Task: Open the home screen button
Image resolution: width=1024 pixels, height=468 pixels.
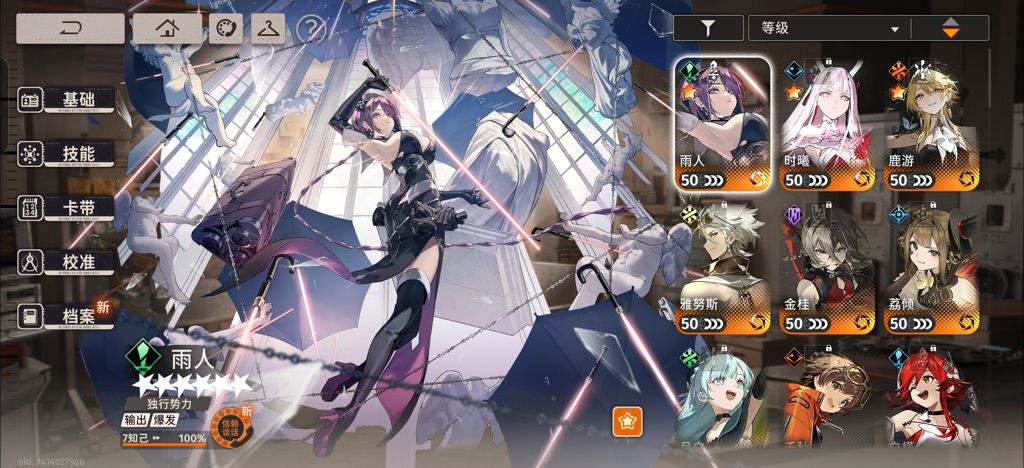Action: (x=166, y=28)
